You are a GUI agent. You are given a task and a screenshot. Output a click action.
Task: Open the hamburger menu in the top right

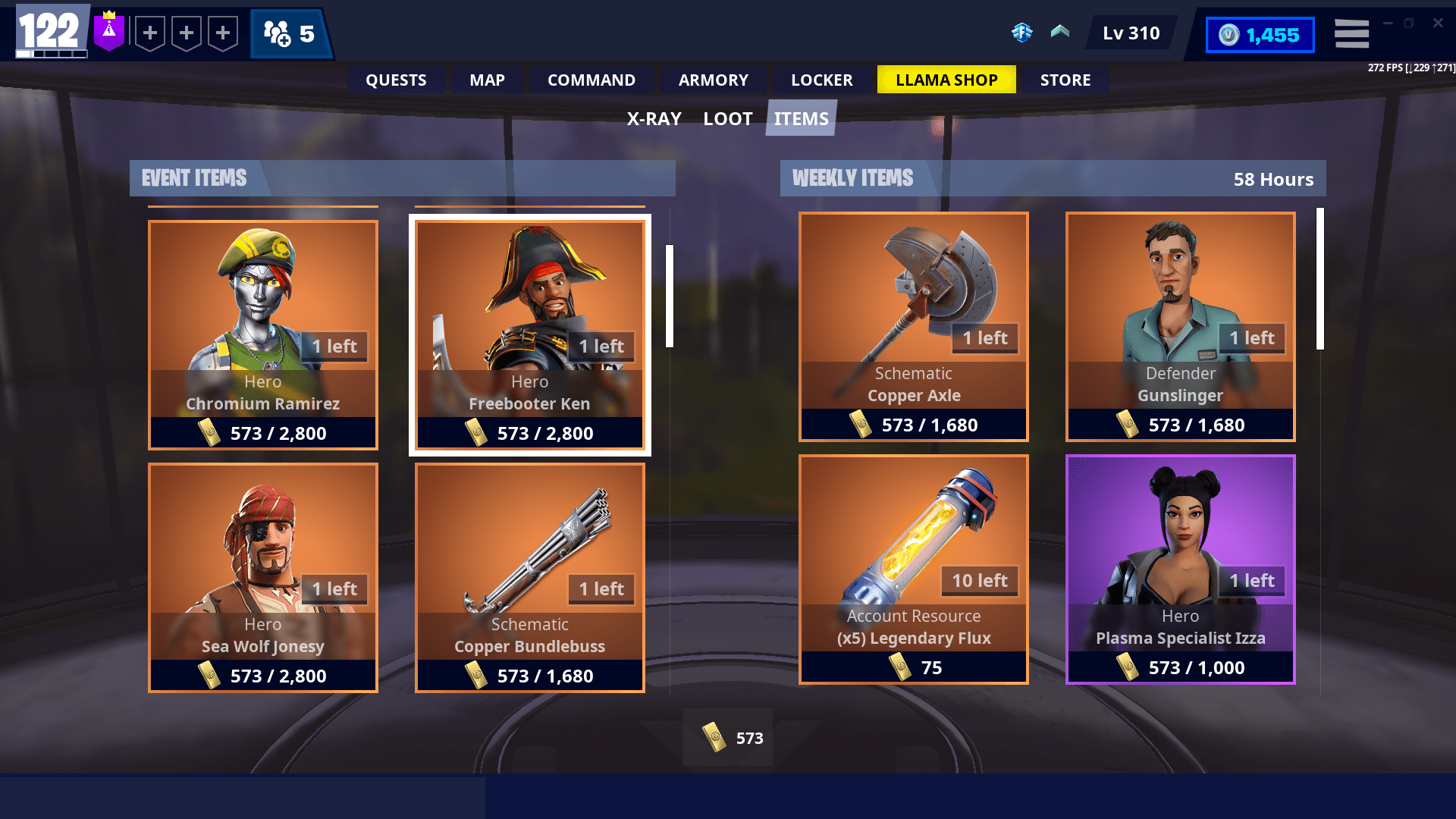tap(1351, 33)
